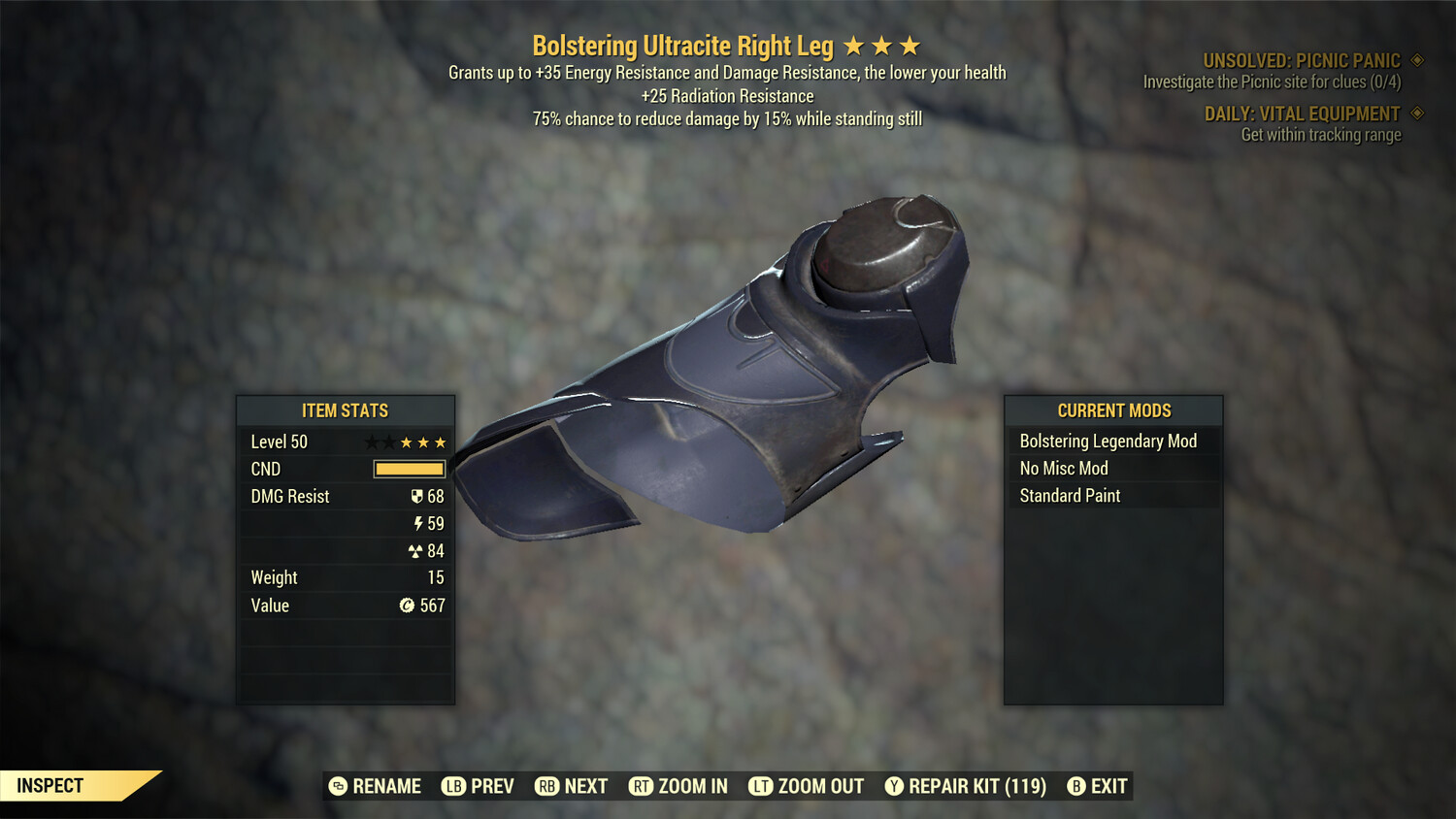1456x819 pixels.
Task: Click the RT Zoom In controller icon
Action: 643,786
